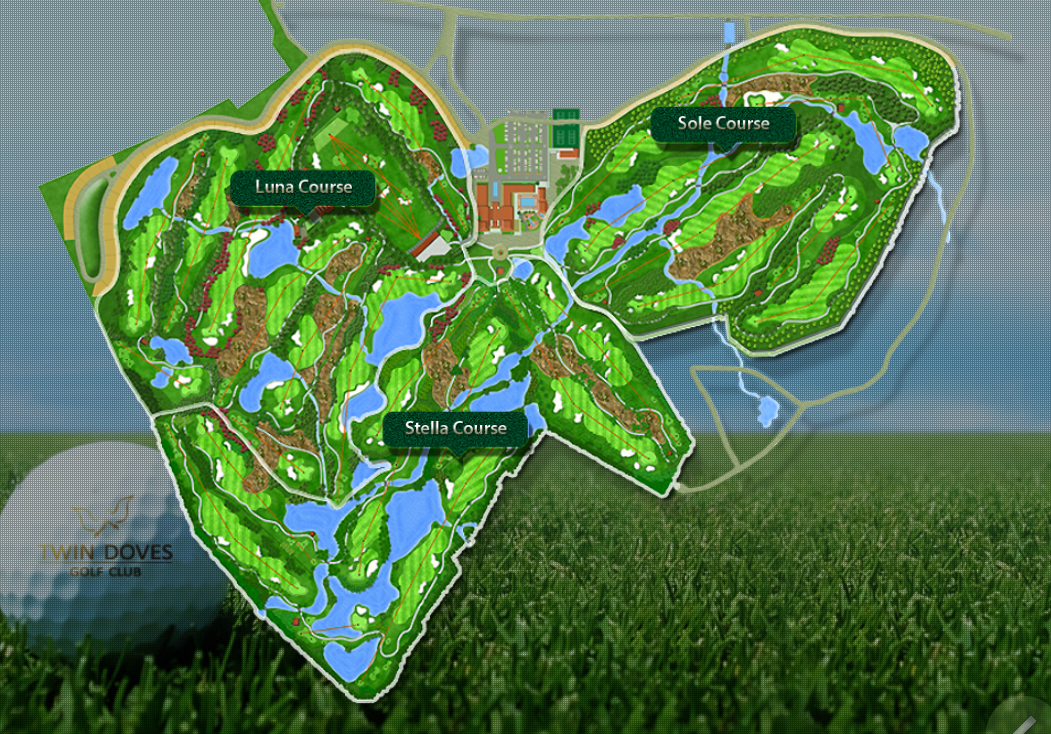The height and width of the screenshot is (734, 1051).
Task: Open the Sole Course details
Action: (x=723, y=124)
